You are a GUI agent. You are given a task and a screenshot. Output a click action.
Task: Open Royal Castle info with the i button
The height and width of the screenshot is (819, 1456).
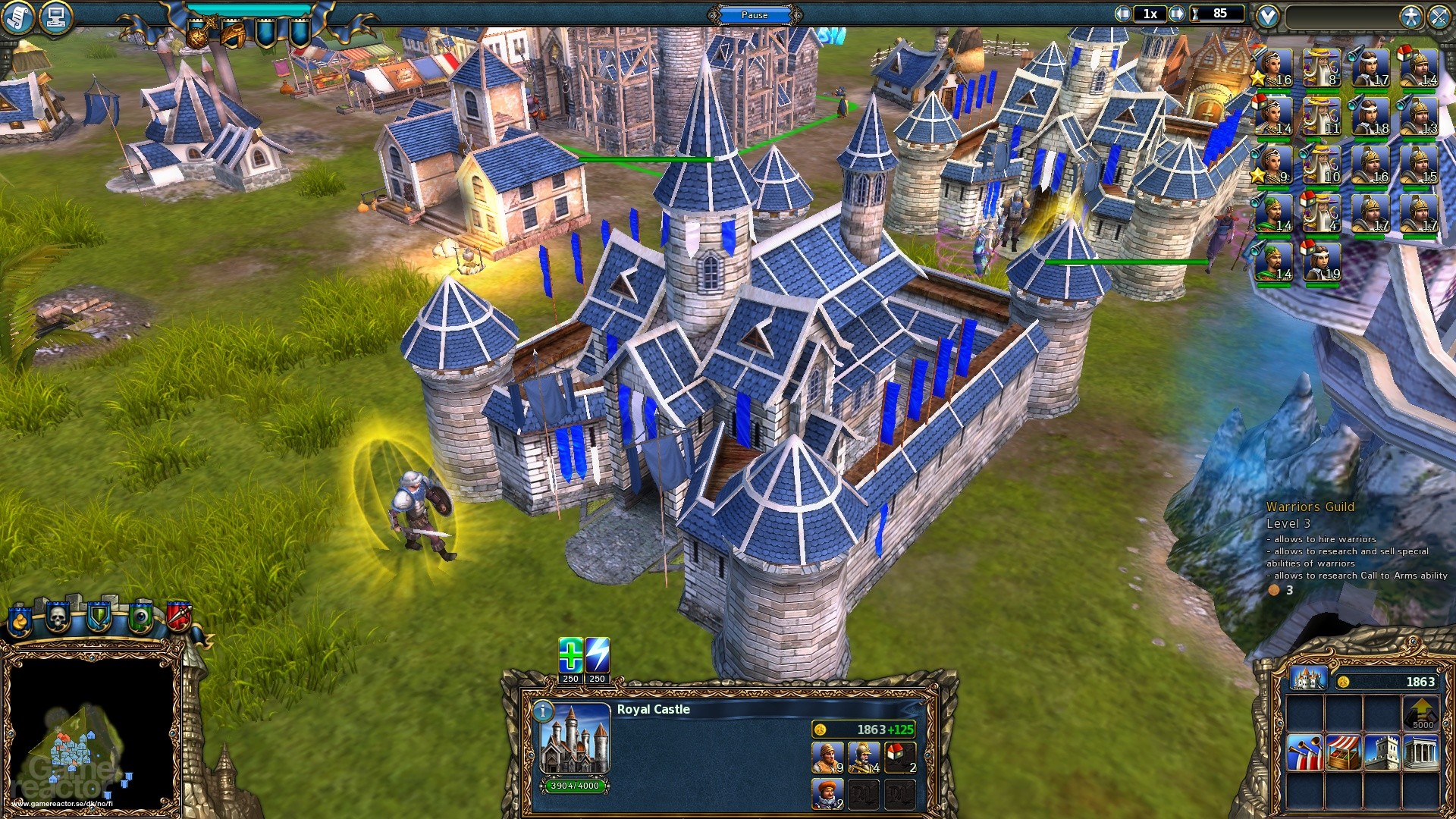(x=543, y=711)
